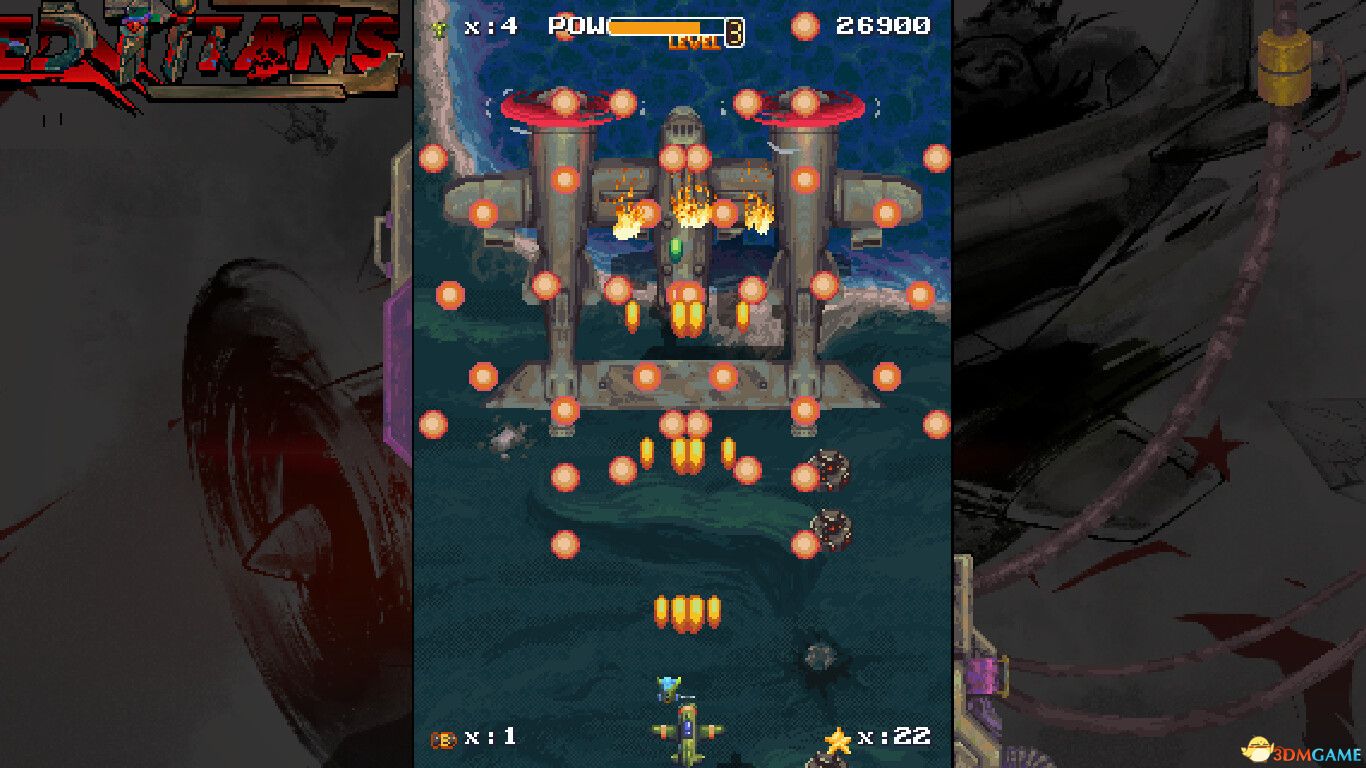Click the right red rotor of the boss
The width and height of the screenshot is (1366, 768).
(x=800, y=104)
